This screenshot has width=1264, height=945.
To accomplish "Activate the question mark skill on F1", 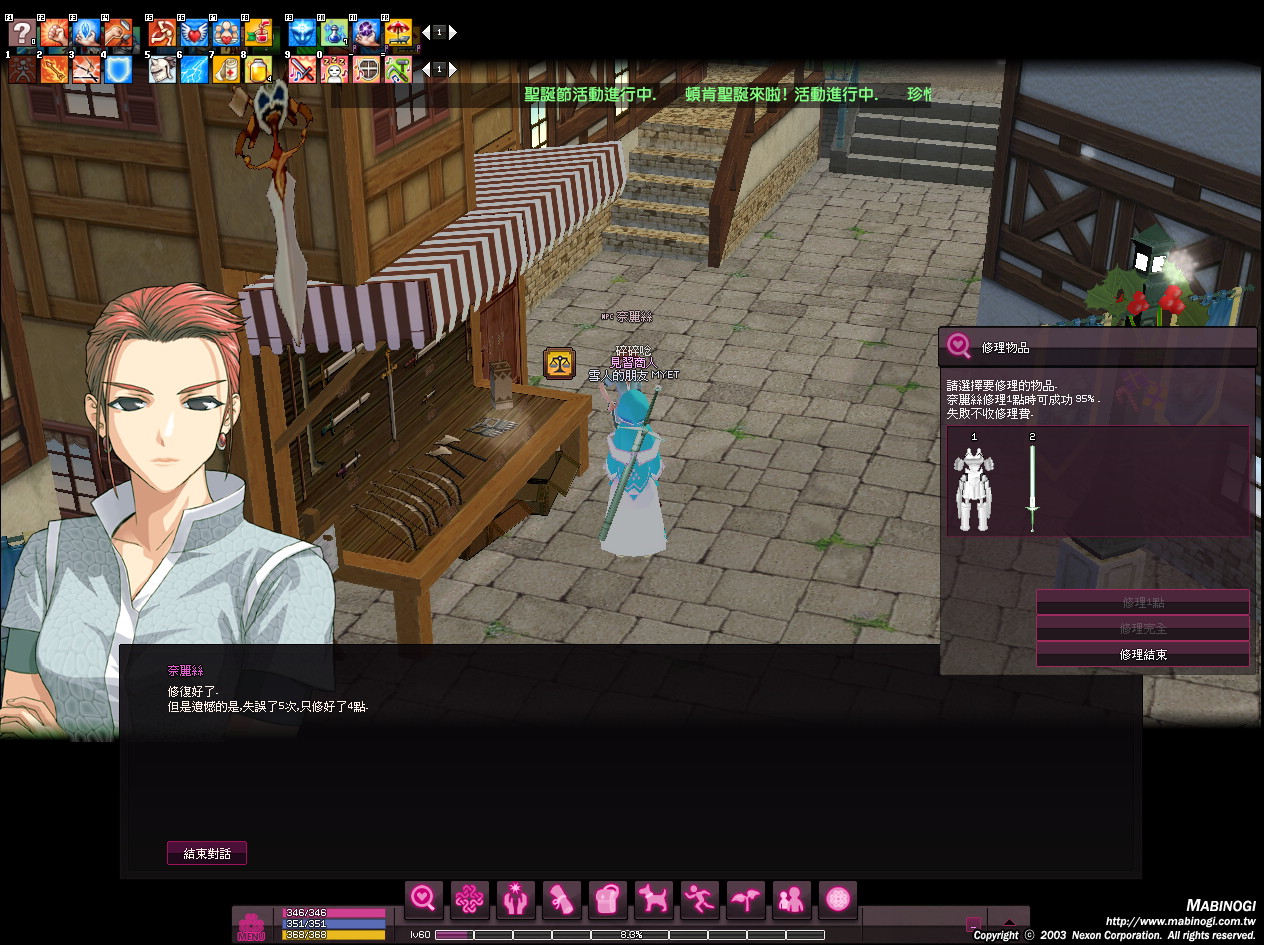I will coord(21,33).
